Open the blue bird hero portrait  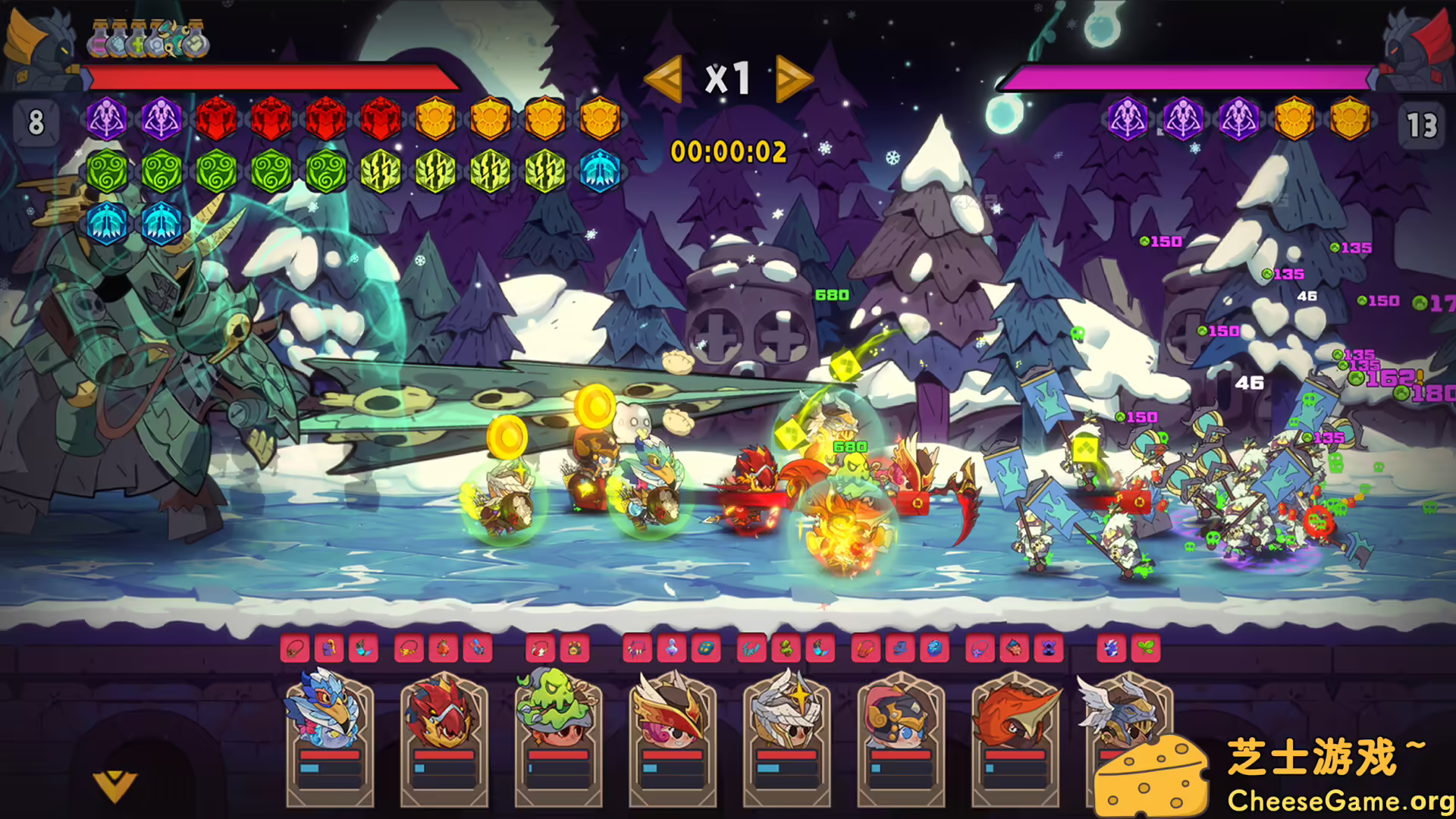[326, 713]
